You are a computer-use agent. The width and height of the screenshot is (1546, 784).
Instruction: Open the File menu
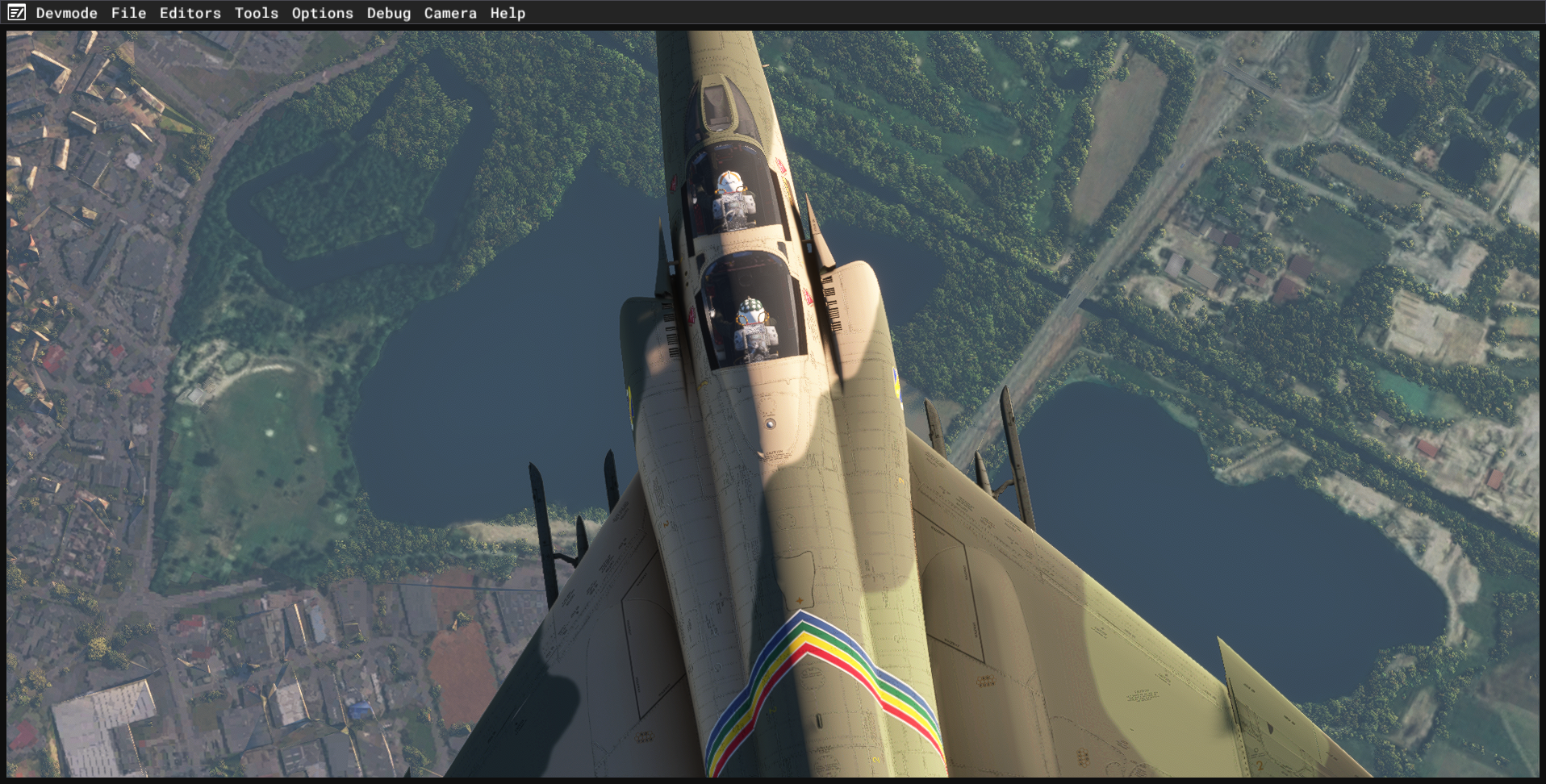pyautogui.click(x=128, y=13)
